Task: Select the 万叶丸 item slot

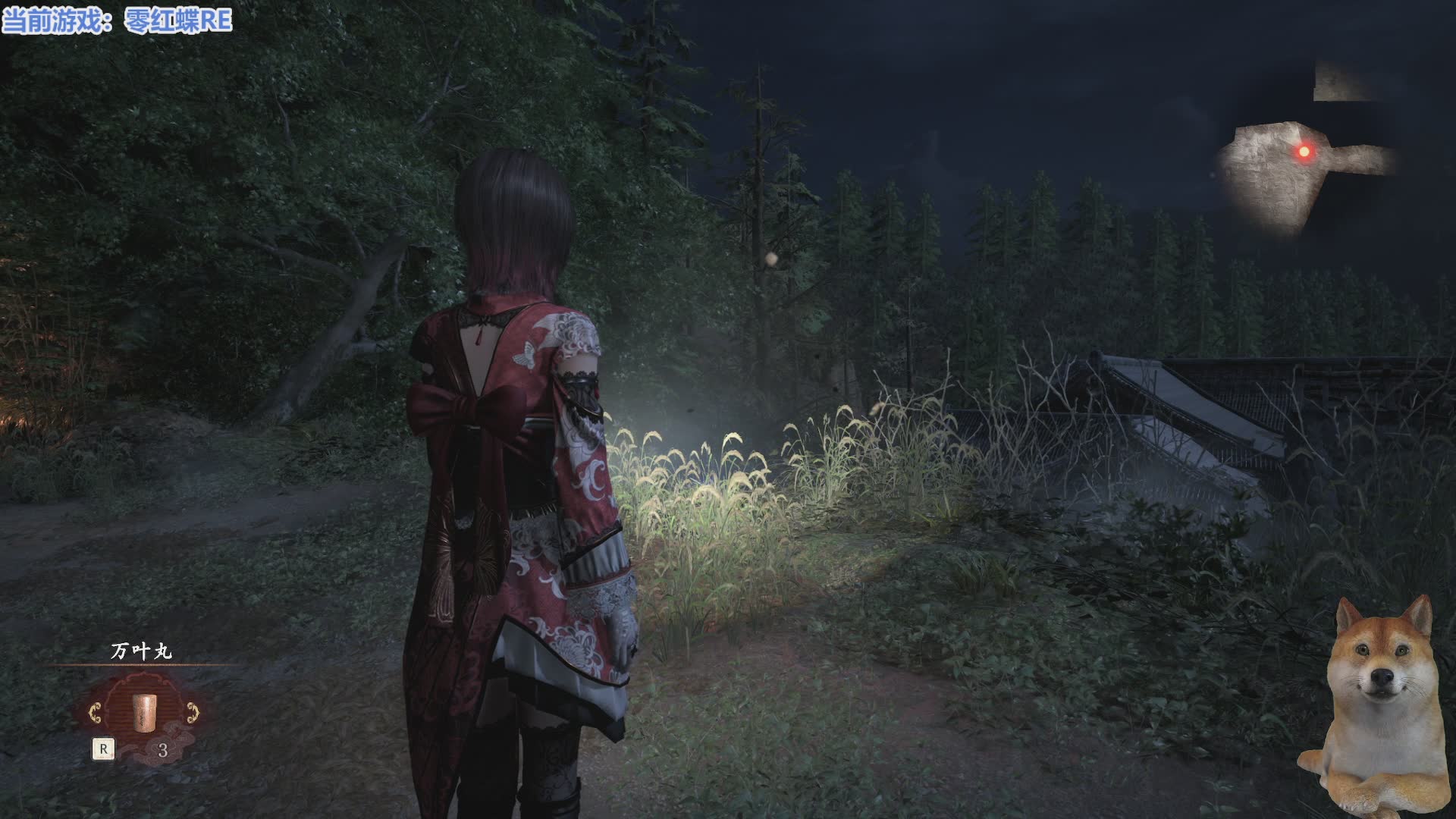Action: tap(142, 712)
